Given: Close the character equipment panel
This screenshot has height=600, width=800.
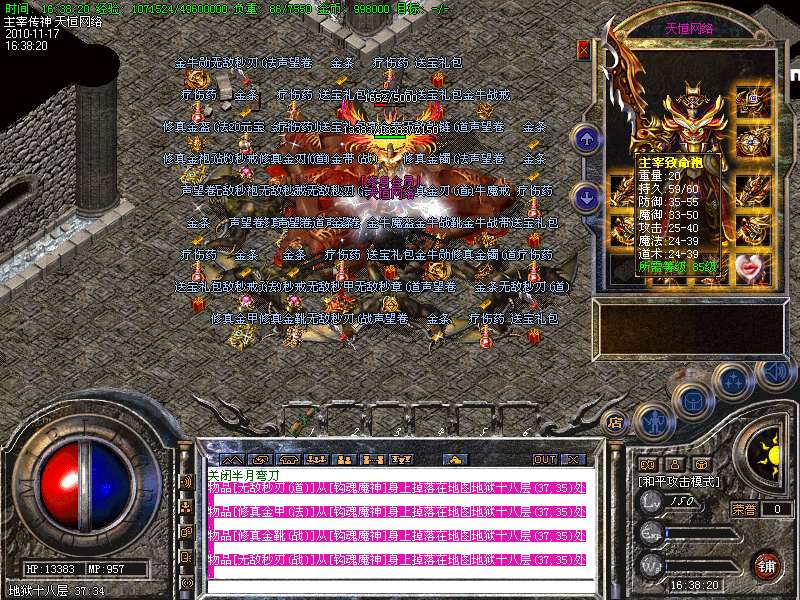Looking at the screenshot, I should click(583, 49).
